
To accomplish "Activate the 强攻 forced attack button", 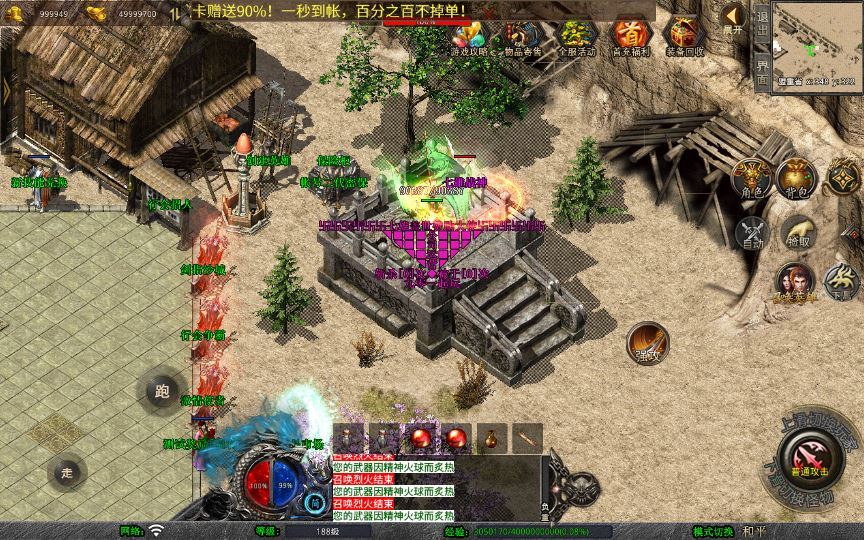I will pyautogui.click(x=647, y=341).
